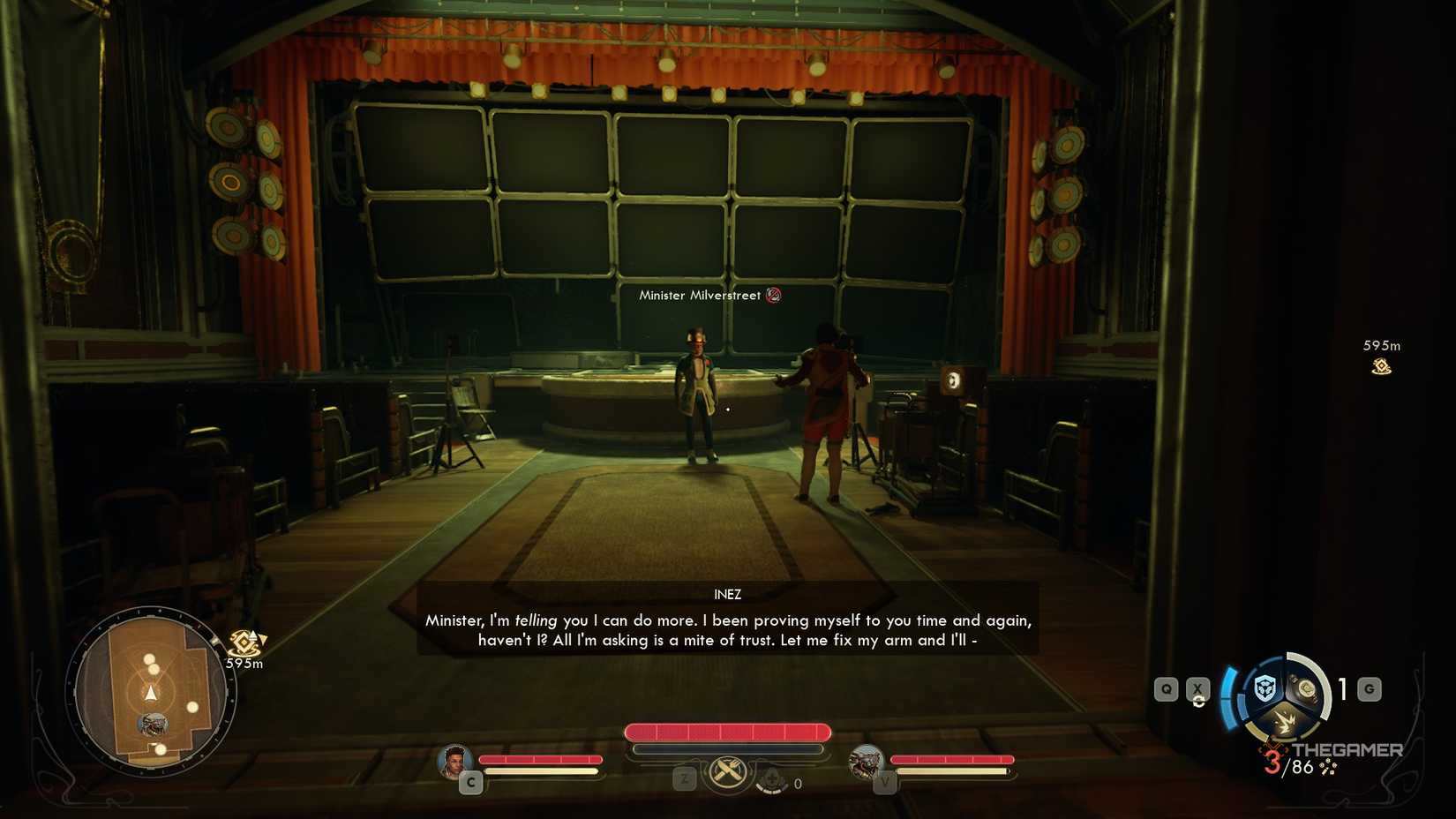Expand the right companion panel via the V badge
Image resolution: width=1456 pixels, height=819 pixels.
pos(885,782)
